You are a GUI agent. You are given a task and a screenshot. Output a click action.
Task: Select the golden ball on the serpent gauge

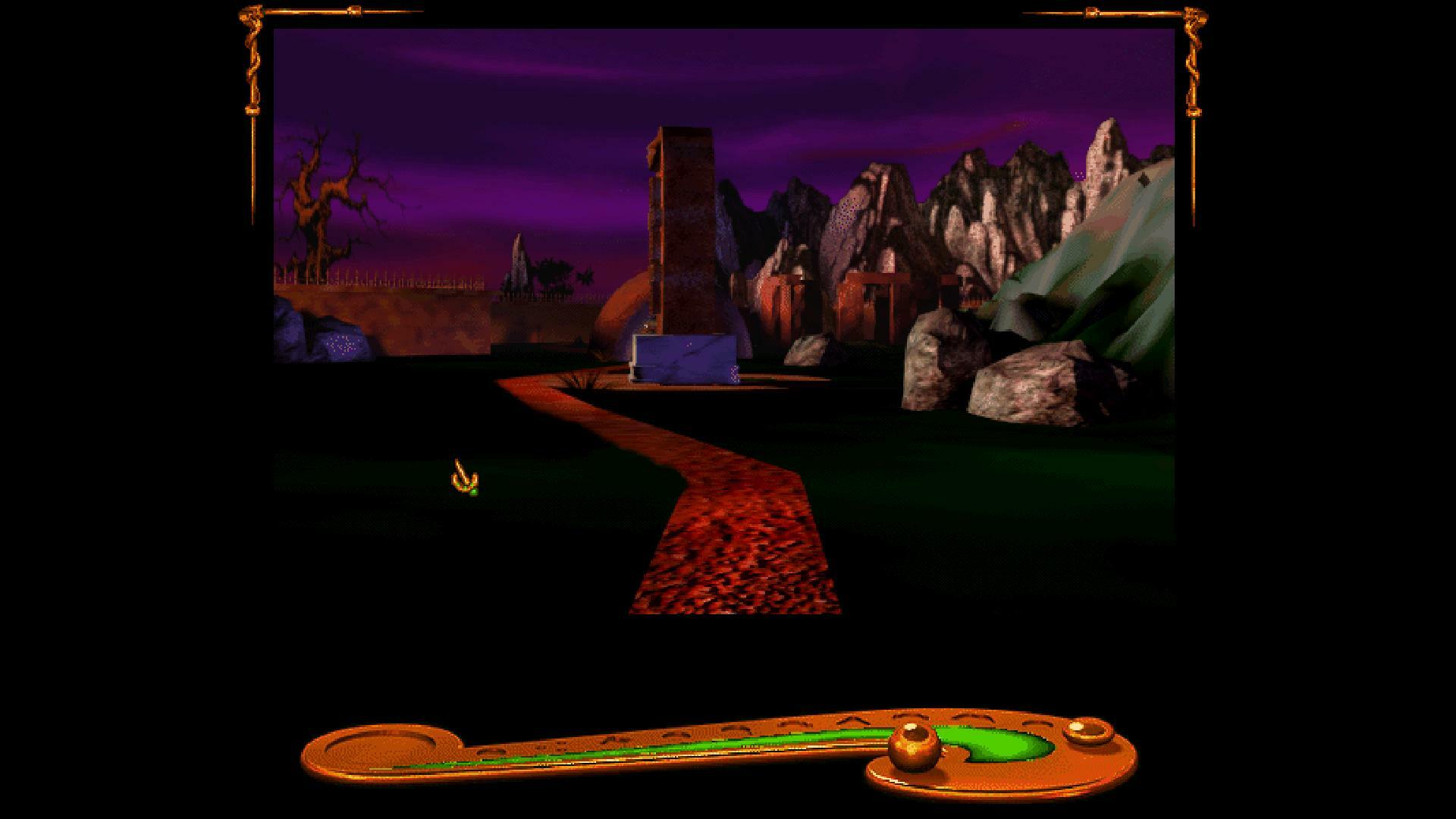914,741
